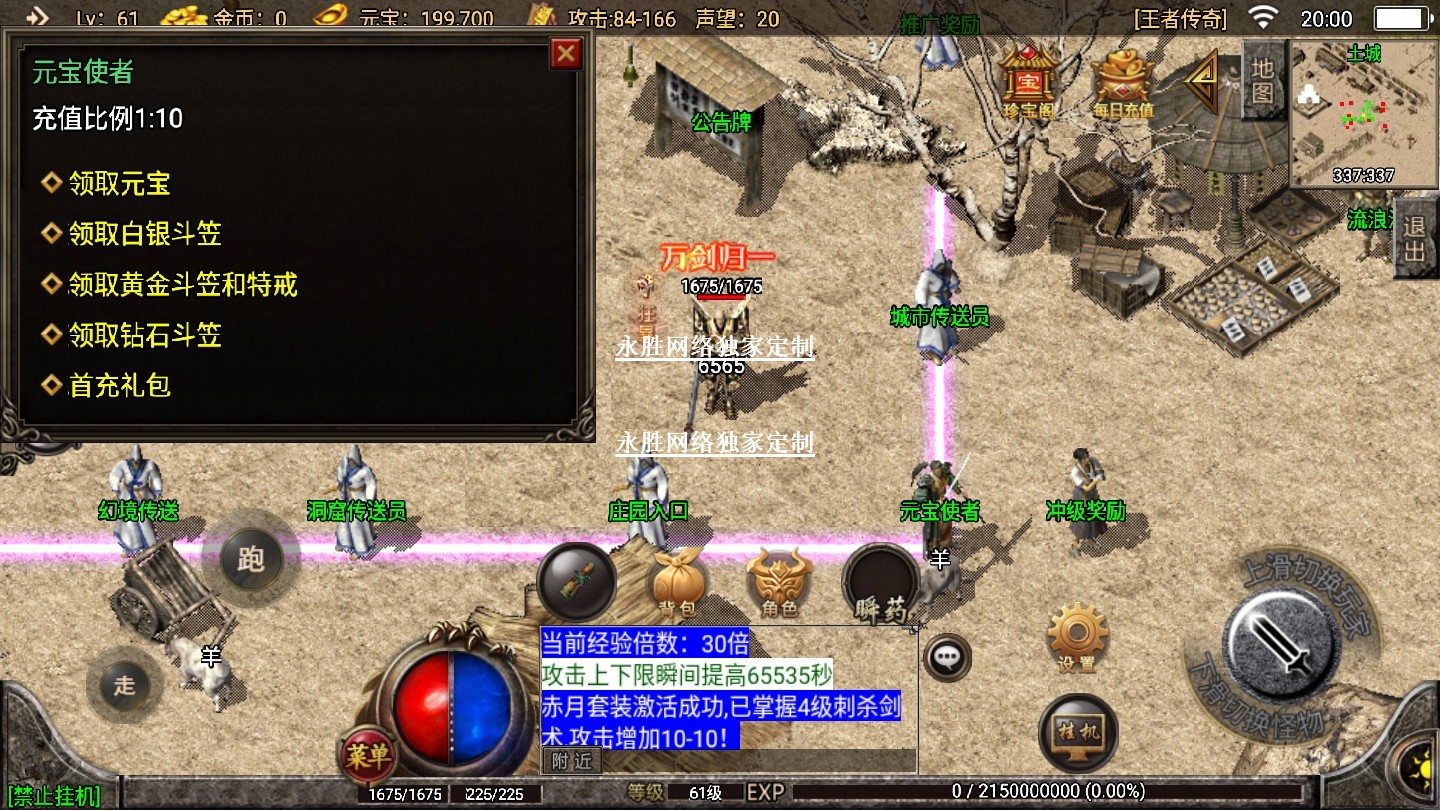The image size is (1440, 810).
Task: Open the 地图 map button
Action: pyautogui.click(x=1263, y=81)
